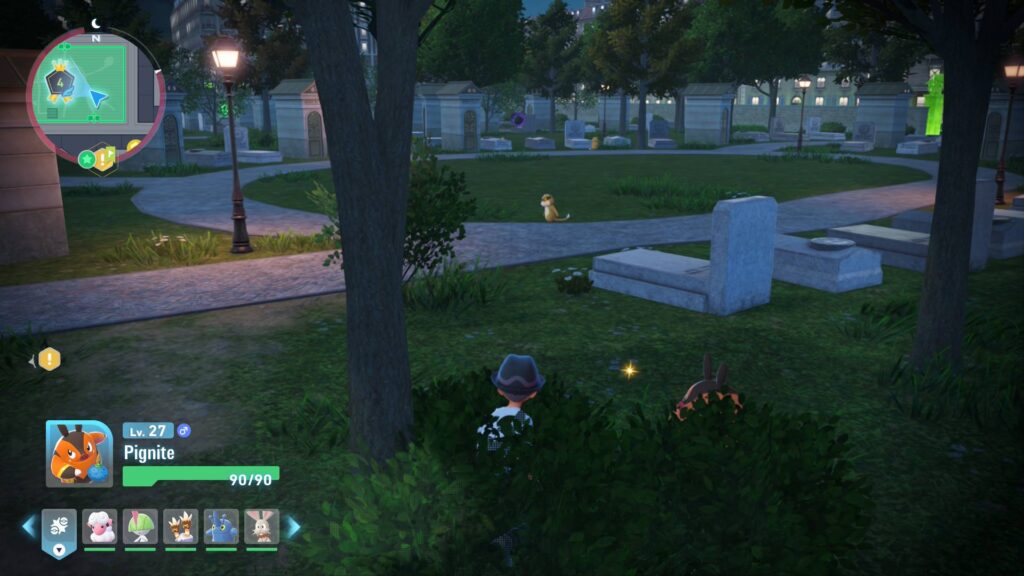Image resolution: width=1024 pixels, height=576 pixels.
Task: Choose Ralts from the party bar
Action: point(140,526)
